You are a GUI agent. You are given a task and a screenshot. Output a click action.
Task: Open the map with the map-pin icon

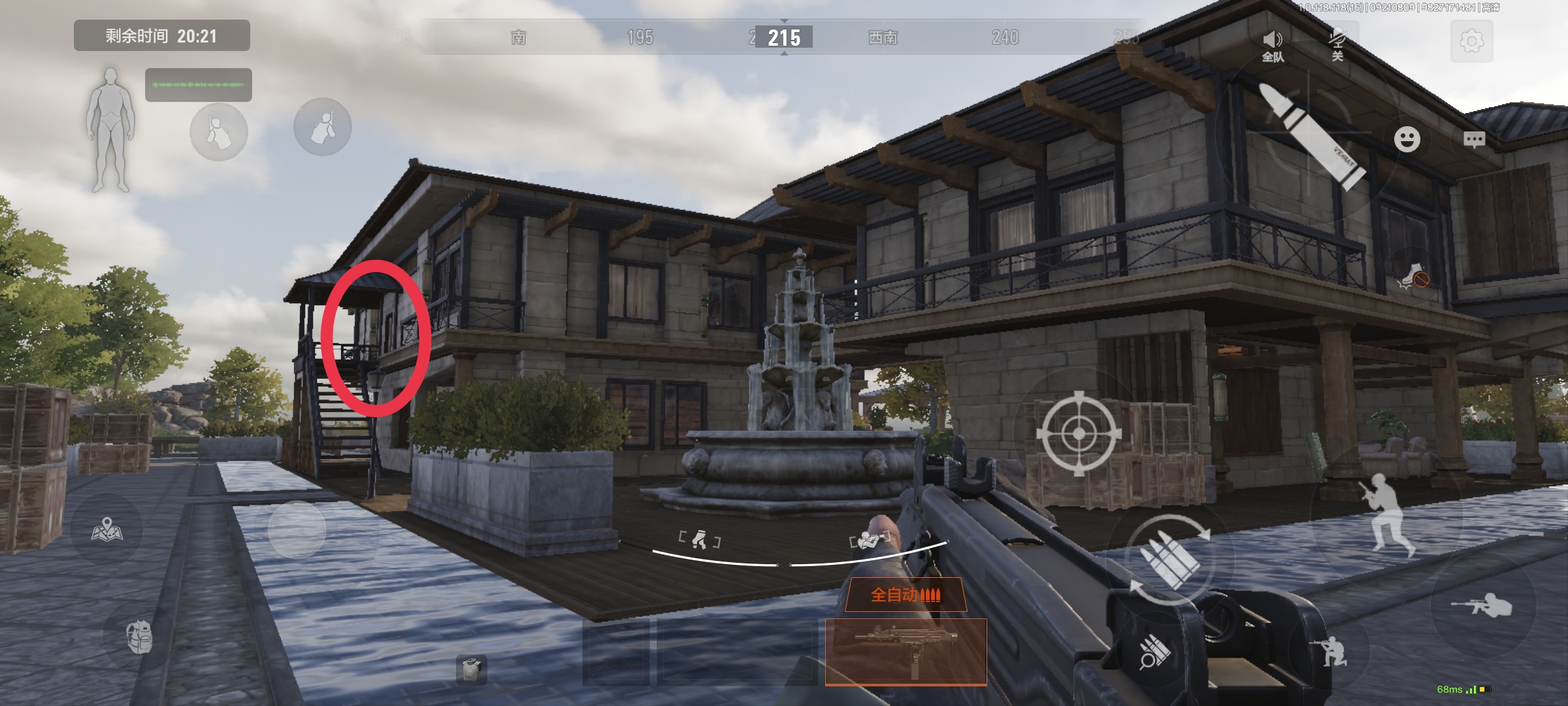tap(106, 529)
